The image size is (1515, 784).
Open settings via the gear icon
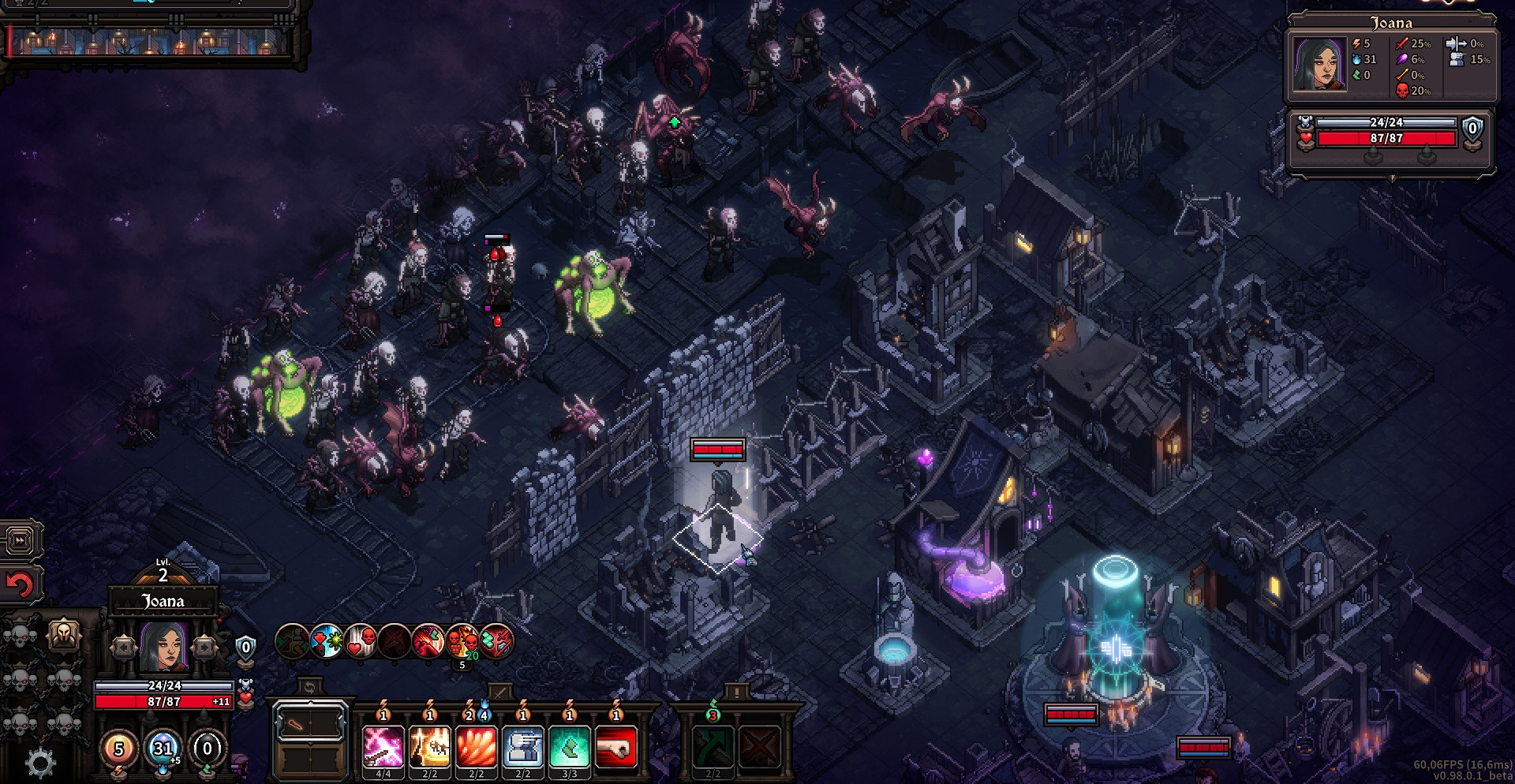tap(40, 763)
